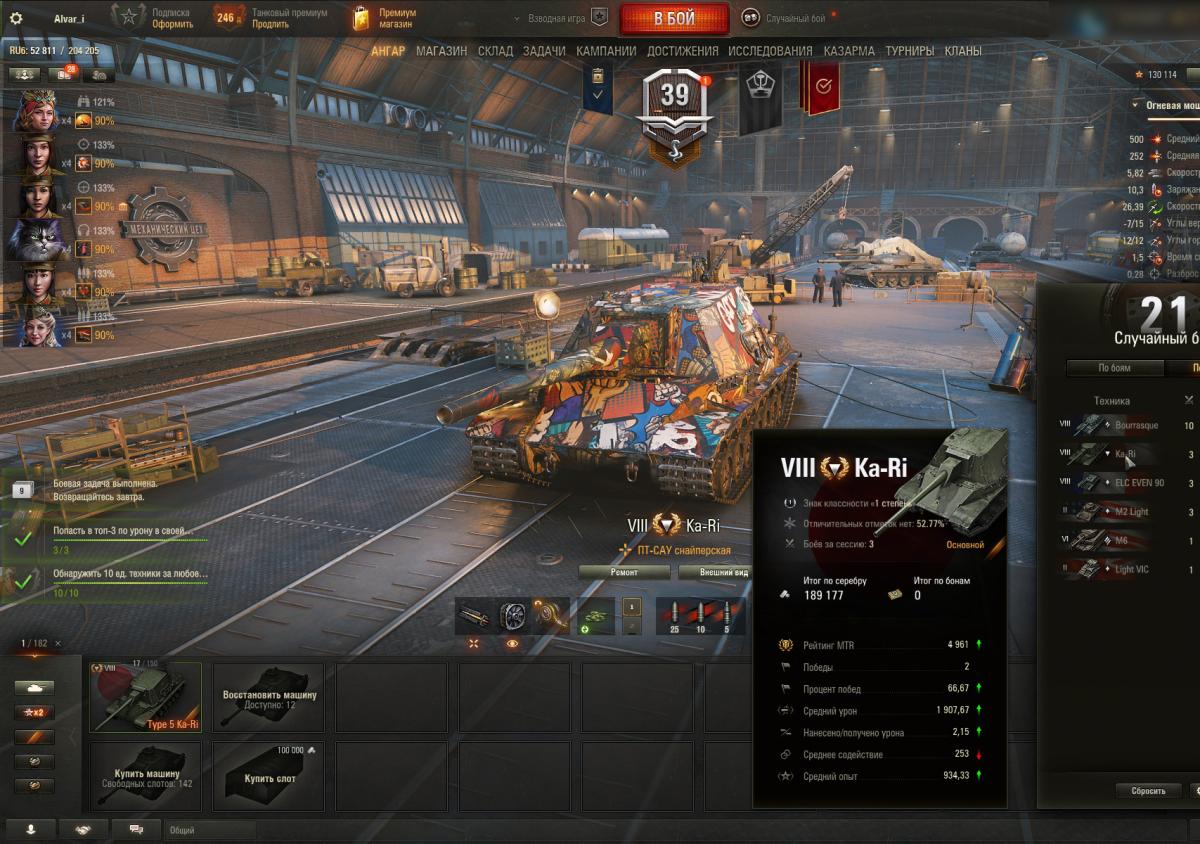Click the Общий chat input field
The height and width of the screenshot is (844, 1200).
210,830
